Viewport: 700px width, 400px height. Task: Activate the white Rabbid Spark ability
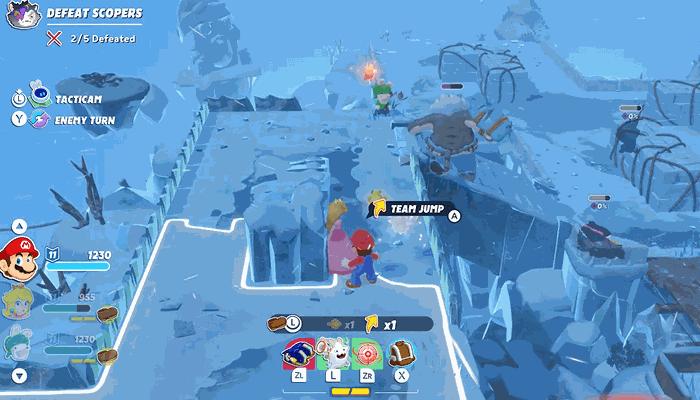click(x=332, y=351)
